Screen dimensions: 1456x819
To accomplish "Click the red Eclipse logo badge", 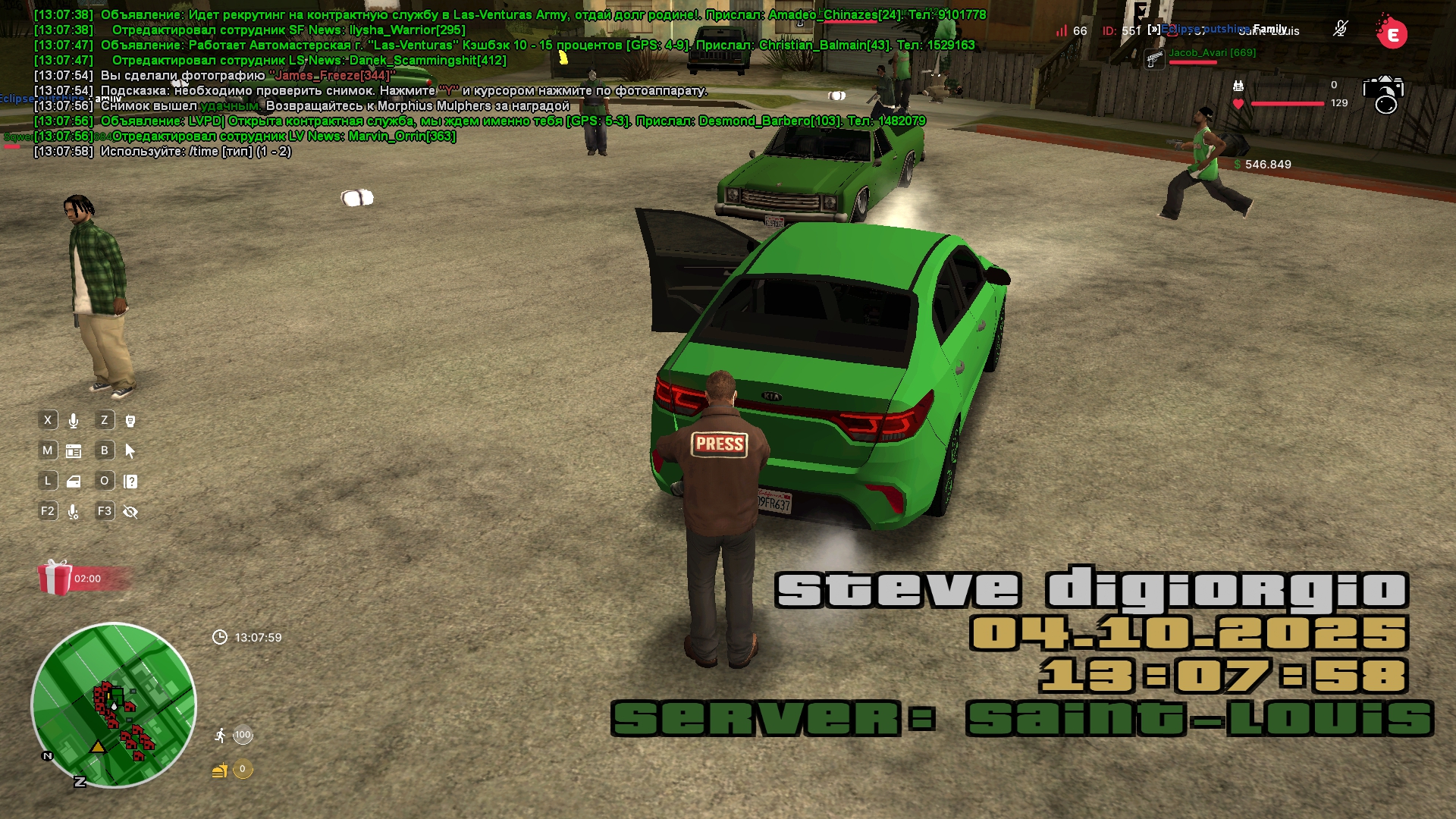I will 1392,34.
